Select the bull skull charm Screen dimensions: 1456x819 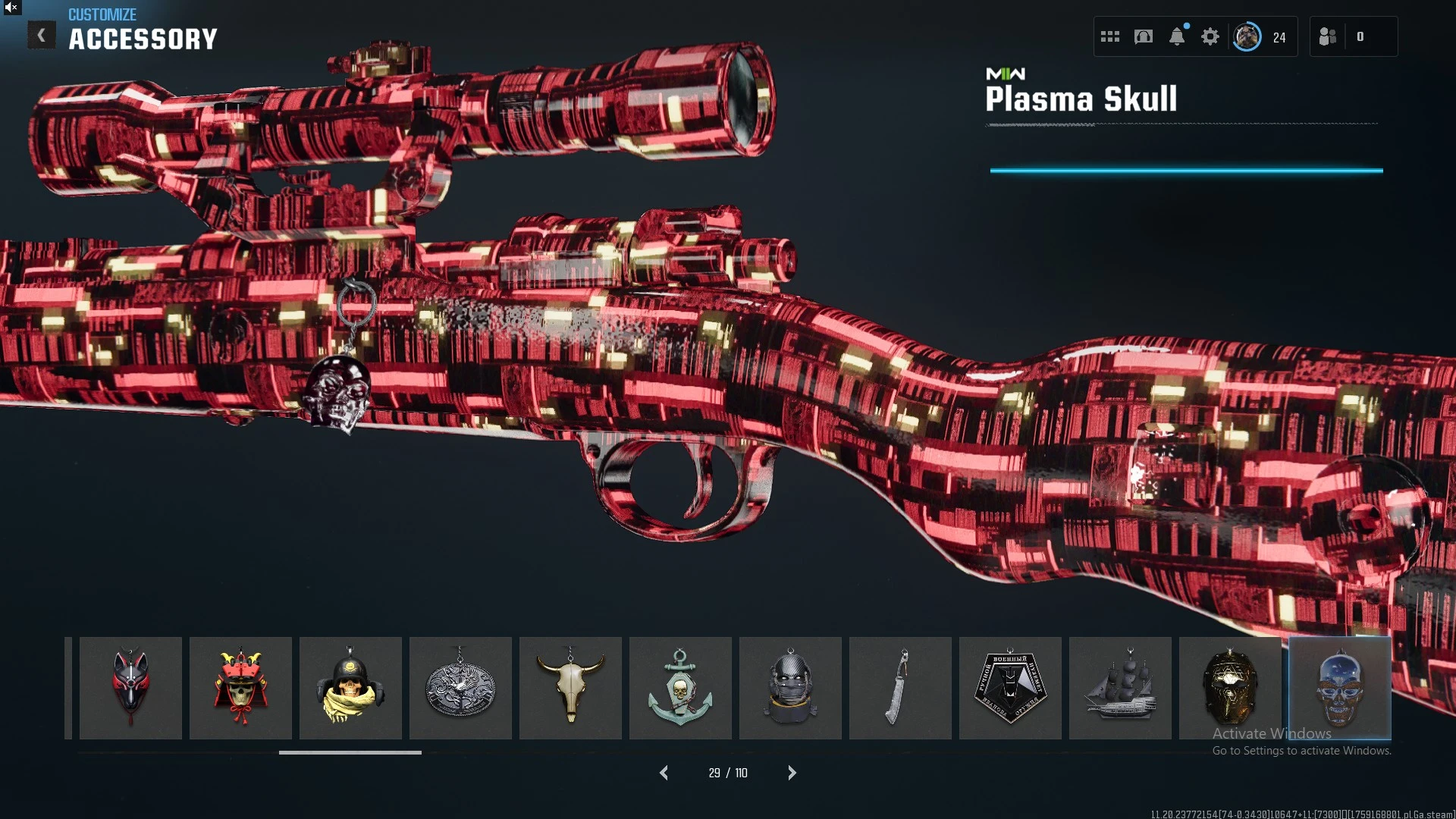(x=570, y=688)
